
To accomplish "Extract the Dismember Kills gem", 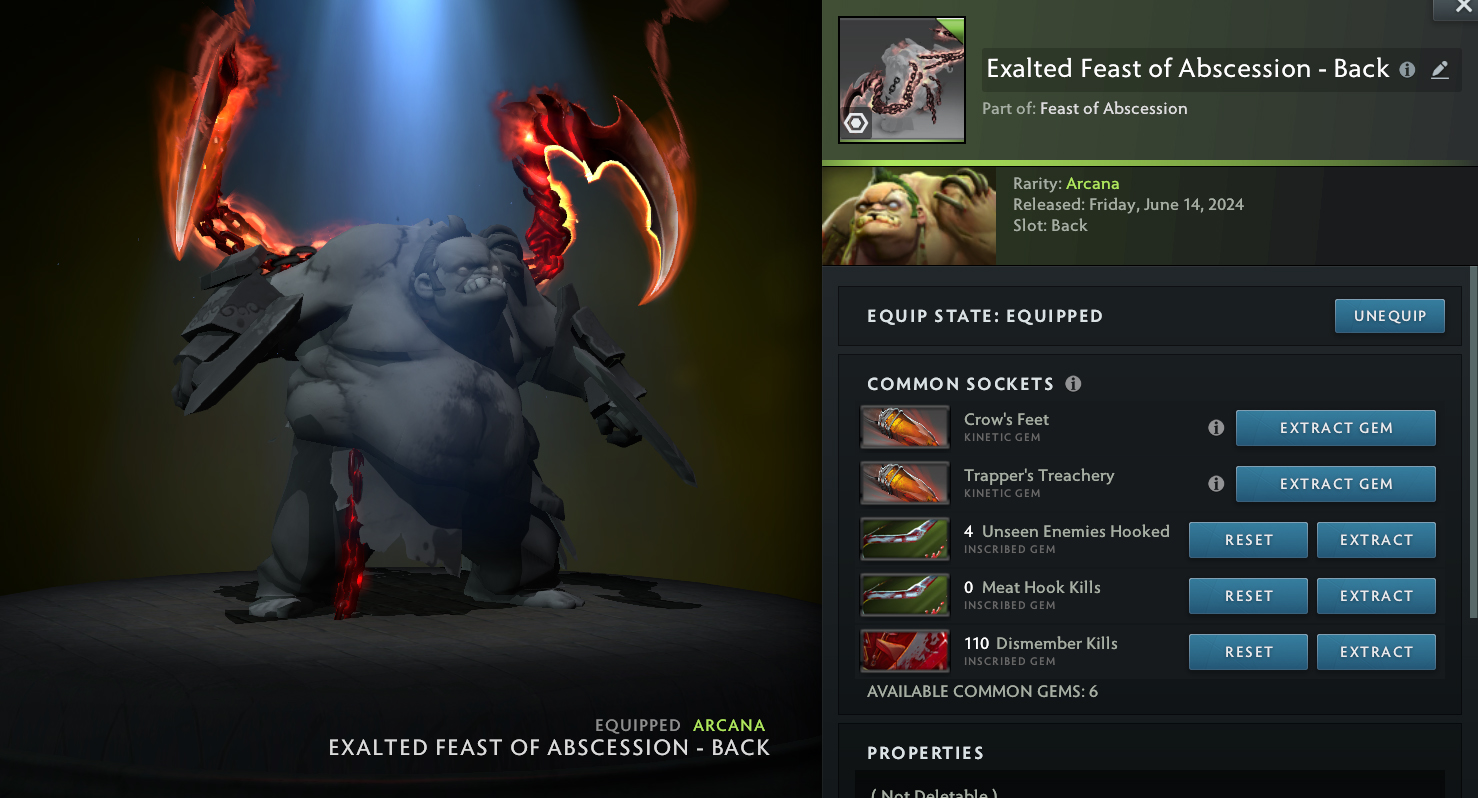I will click(x=1376, y=652).
